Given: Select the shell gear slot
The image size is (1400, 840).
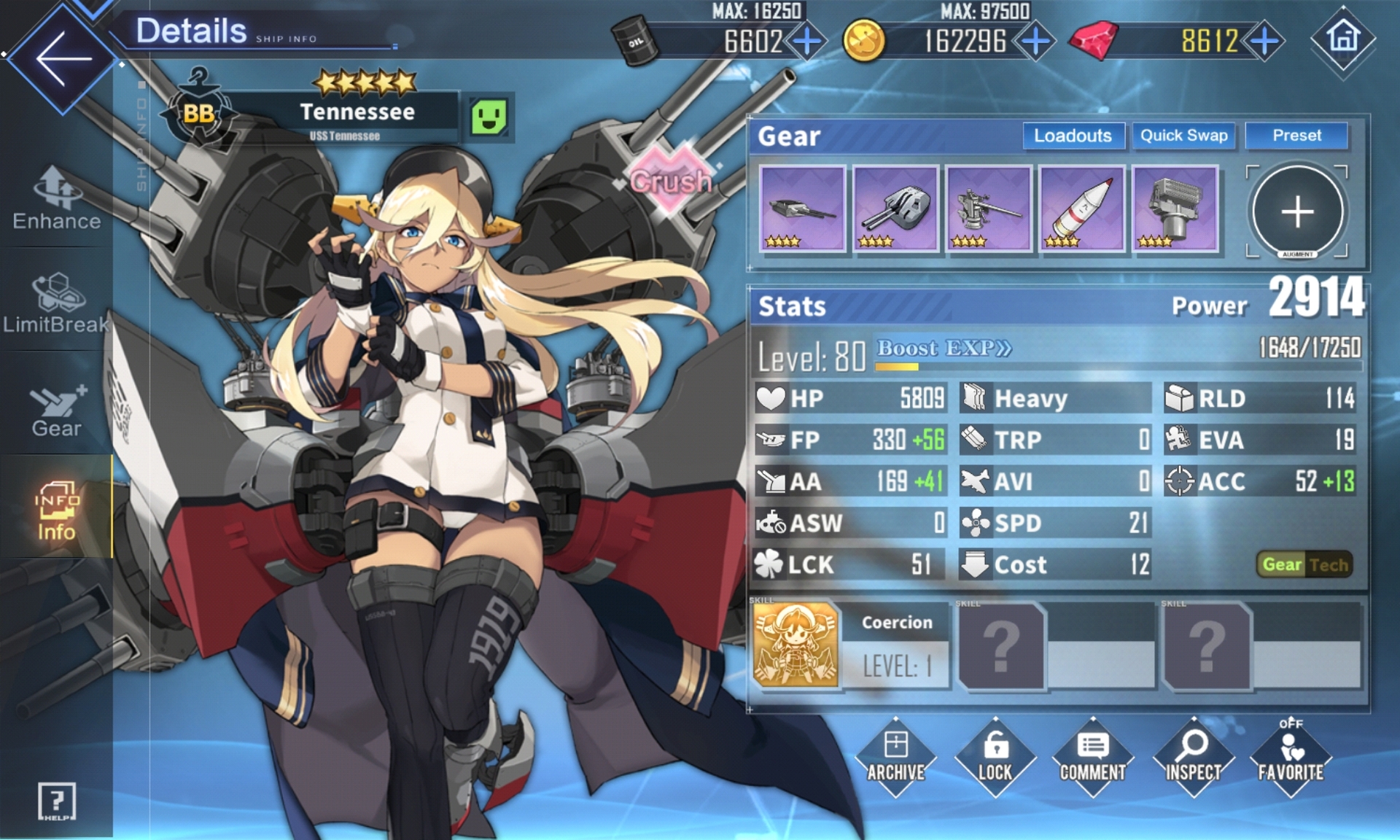Looking at the screenshot, I should (1081, 209).
